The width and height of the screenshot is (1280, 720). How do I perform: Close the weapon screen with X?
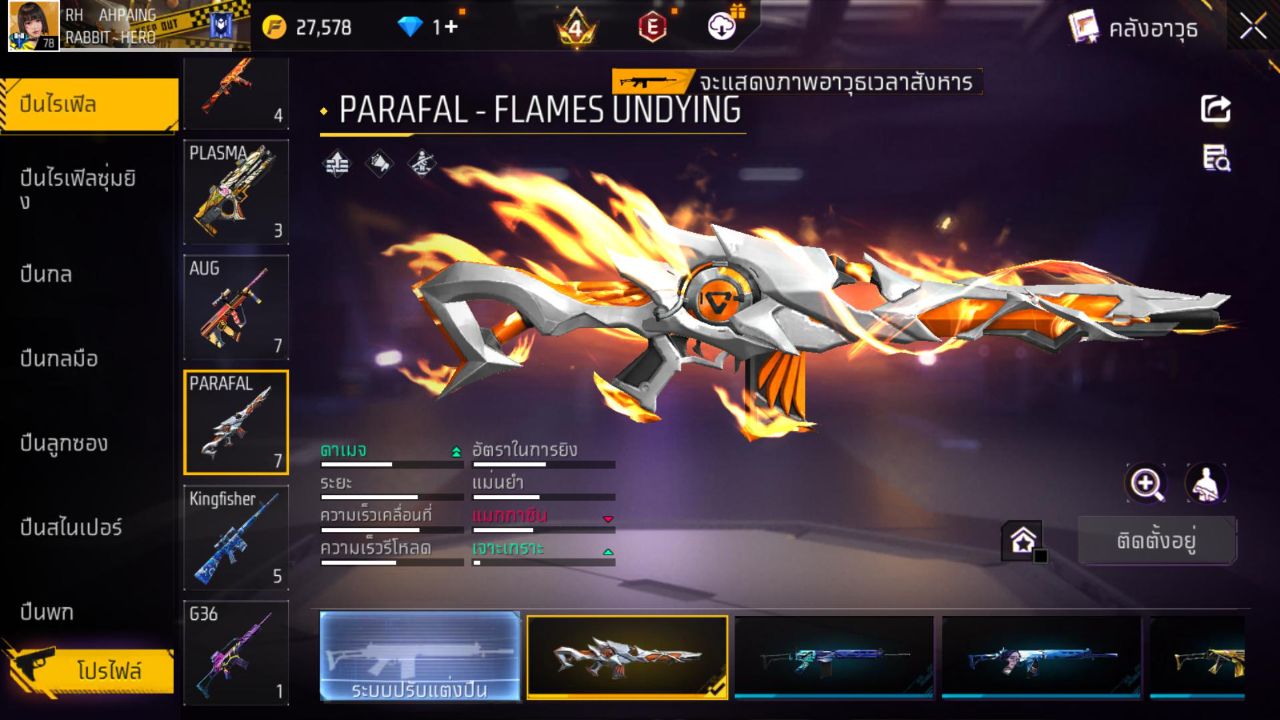(x=1253, y=27)
